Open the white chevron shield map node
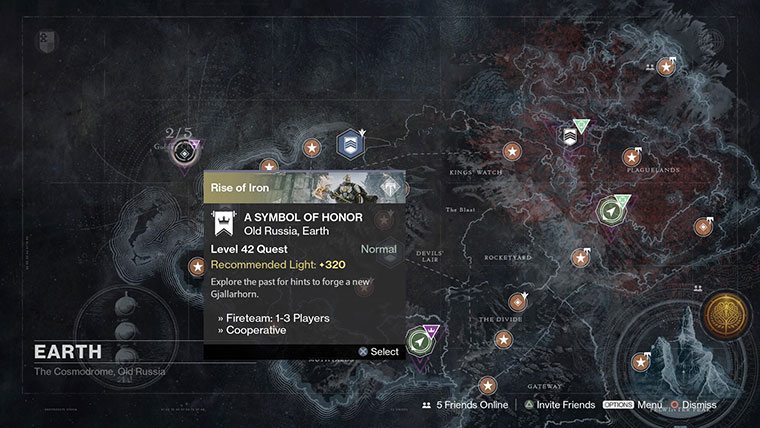 pyautogui.click(x=572, y=135)
